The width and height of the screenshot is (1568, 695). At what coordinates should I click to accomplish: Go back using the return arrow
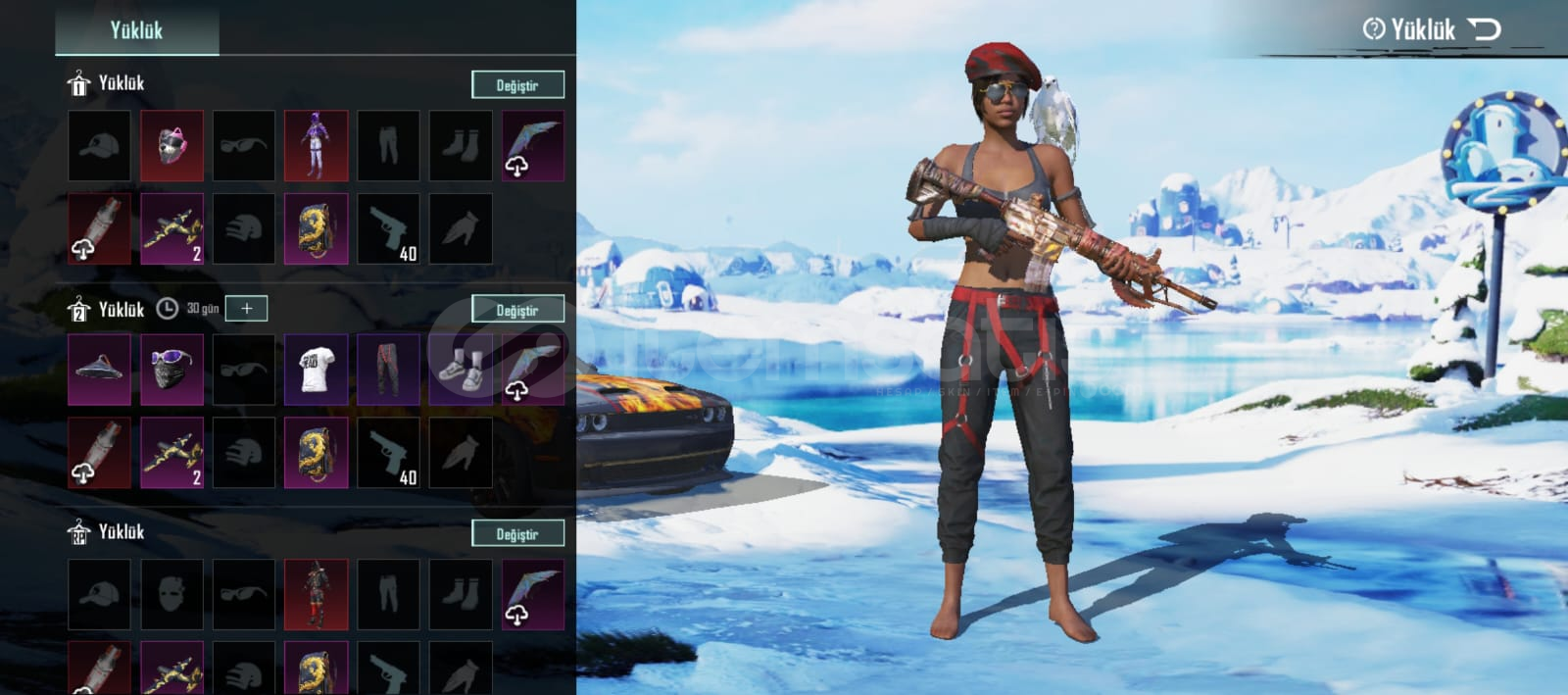pos(1485,29)
